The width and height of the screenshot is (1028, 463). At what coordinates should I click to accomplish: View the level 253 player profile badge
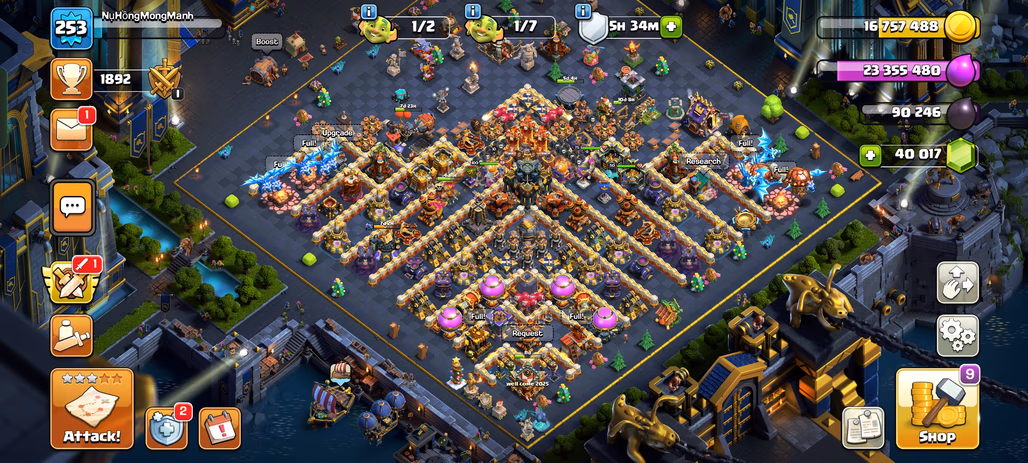coord(73,28)
